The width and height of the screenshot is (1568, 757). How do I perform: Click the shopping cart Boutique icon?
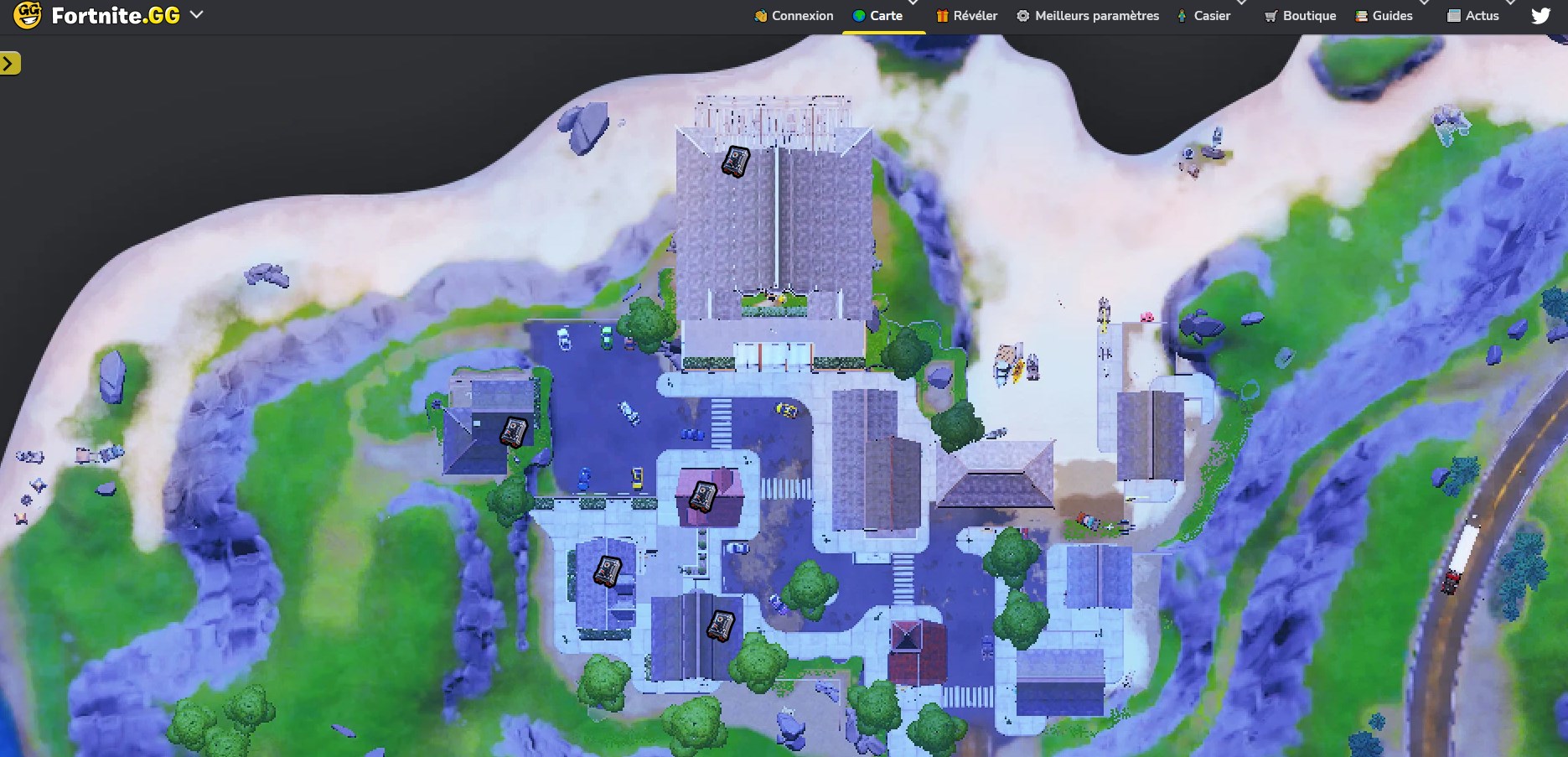click(x=1270, y=15)
